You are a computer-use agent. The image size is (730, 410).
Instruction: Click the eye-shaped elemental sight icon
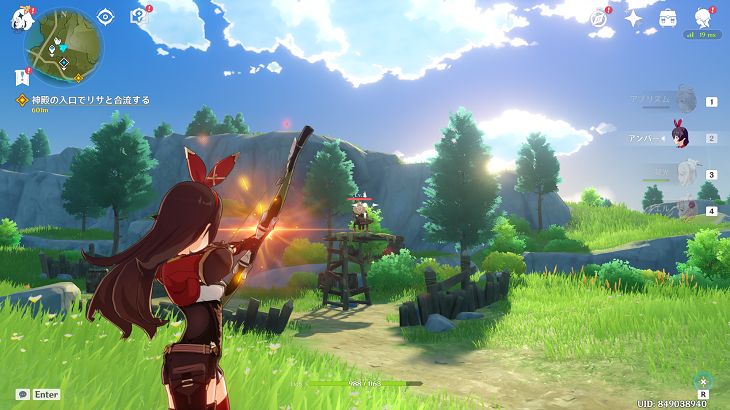pyautogui.click(x=106, y=16)
